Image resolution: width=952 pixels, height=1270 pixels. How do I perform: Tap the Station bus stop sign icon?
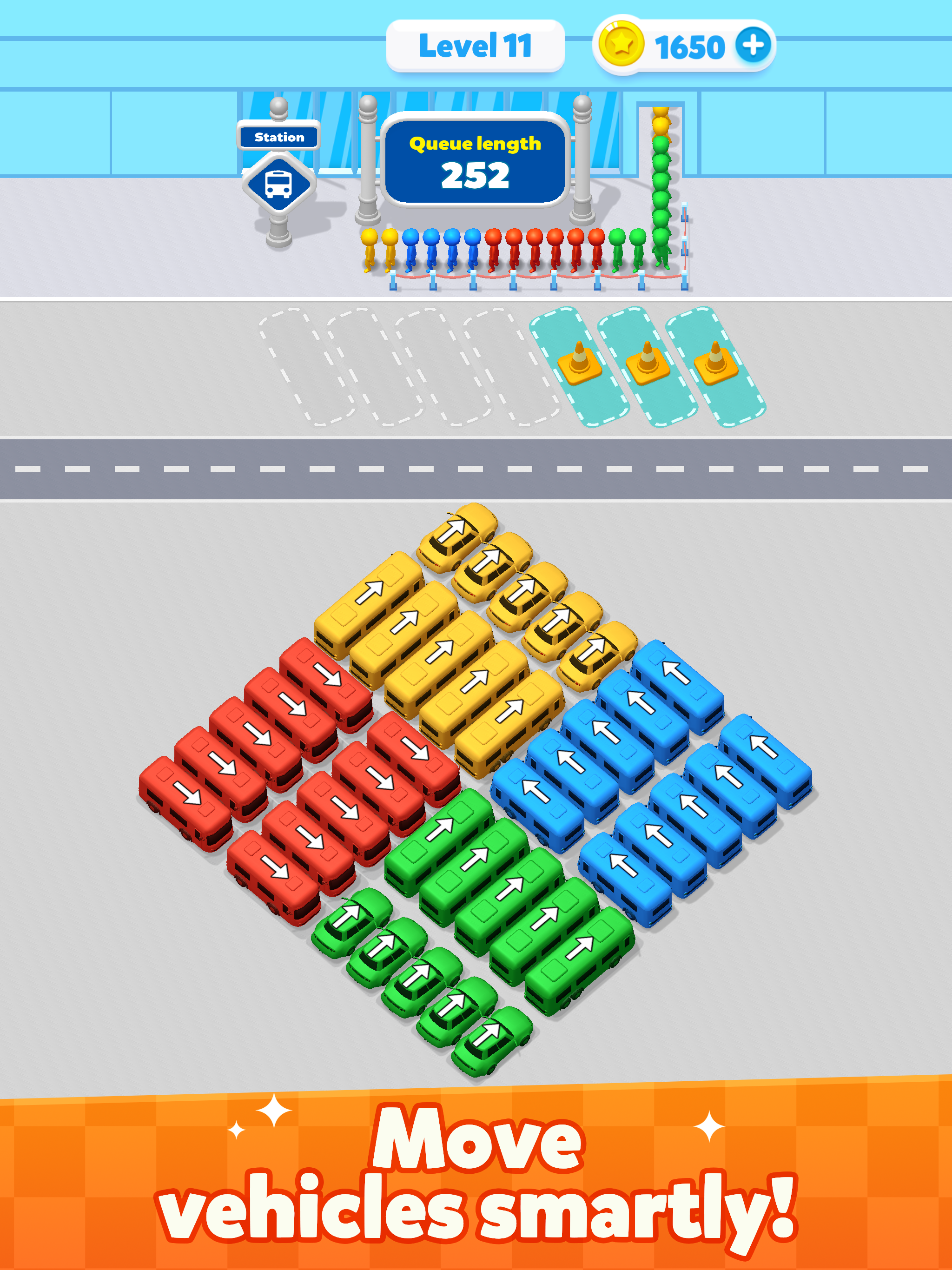pyautogui.click(x=280, y=179)
